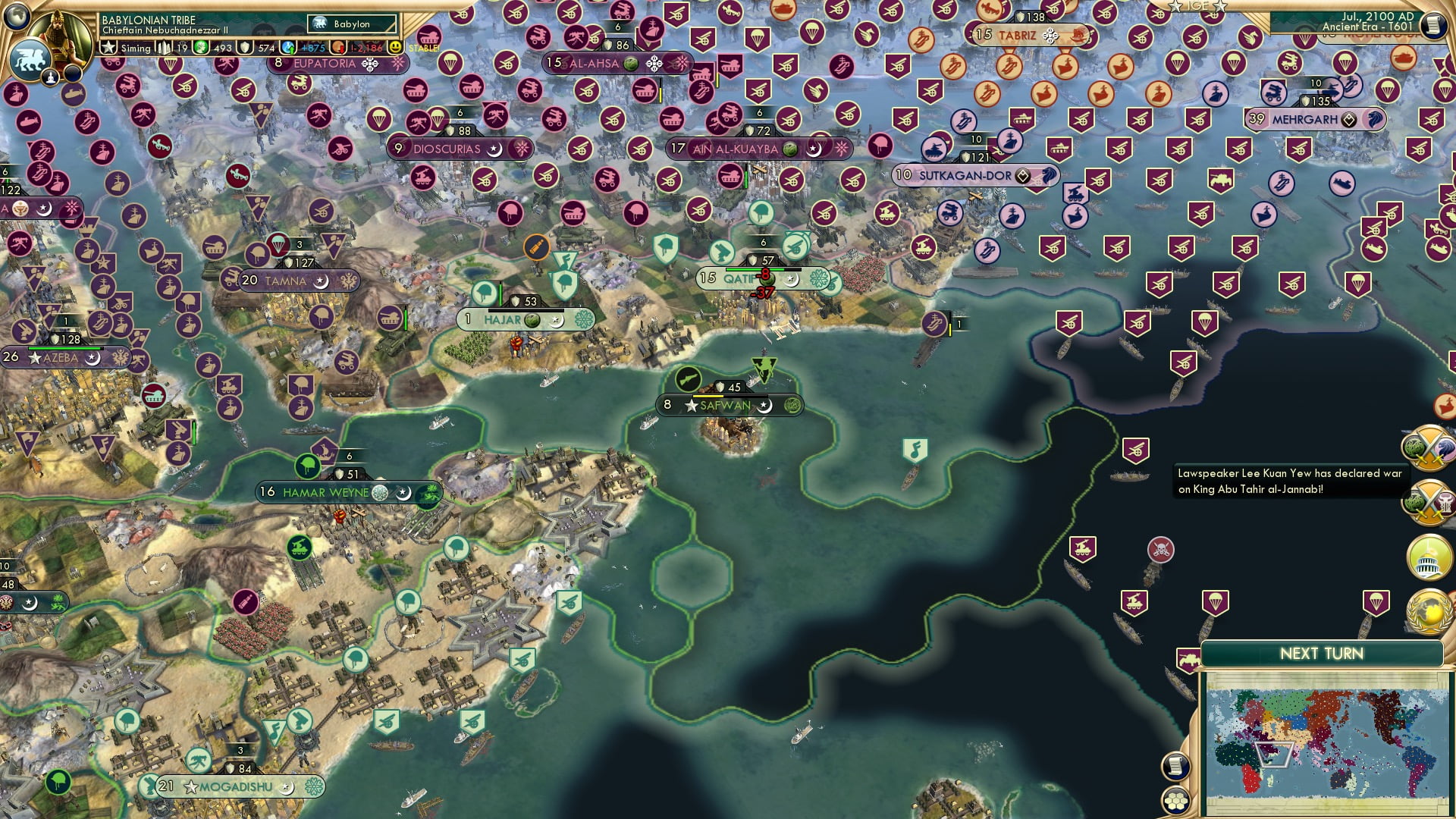Click the faith icon showing 574
1456x819 pixels.
244,49
